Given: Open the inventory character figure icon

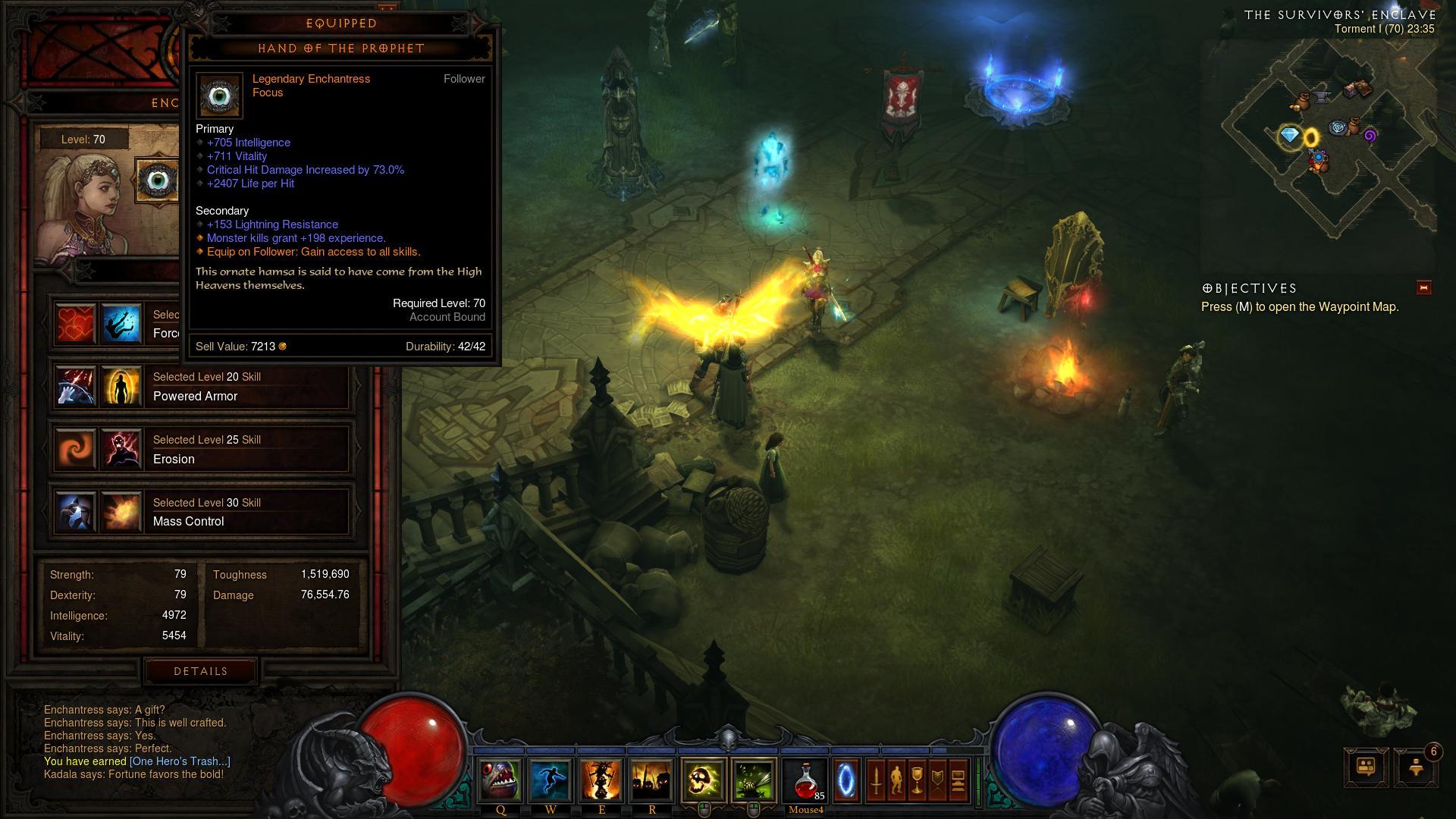Looking at the screenshot, I should 896,780.
